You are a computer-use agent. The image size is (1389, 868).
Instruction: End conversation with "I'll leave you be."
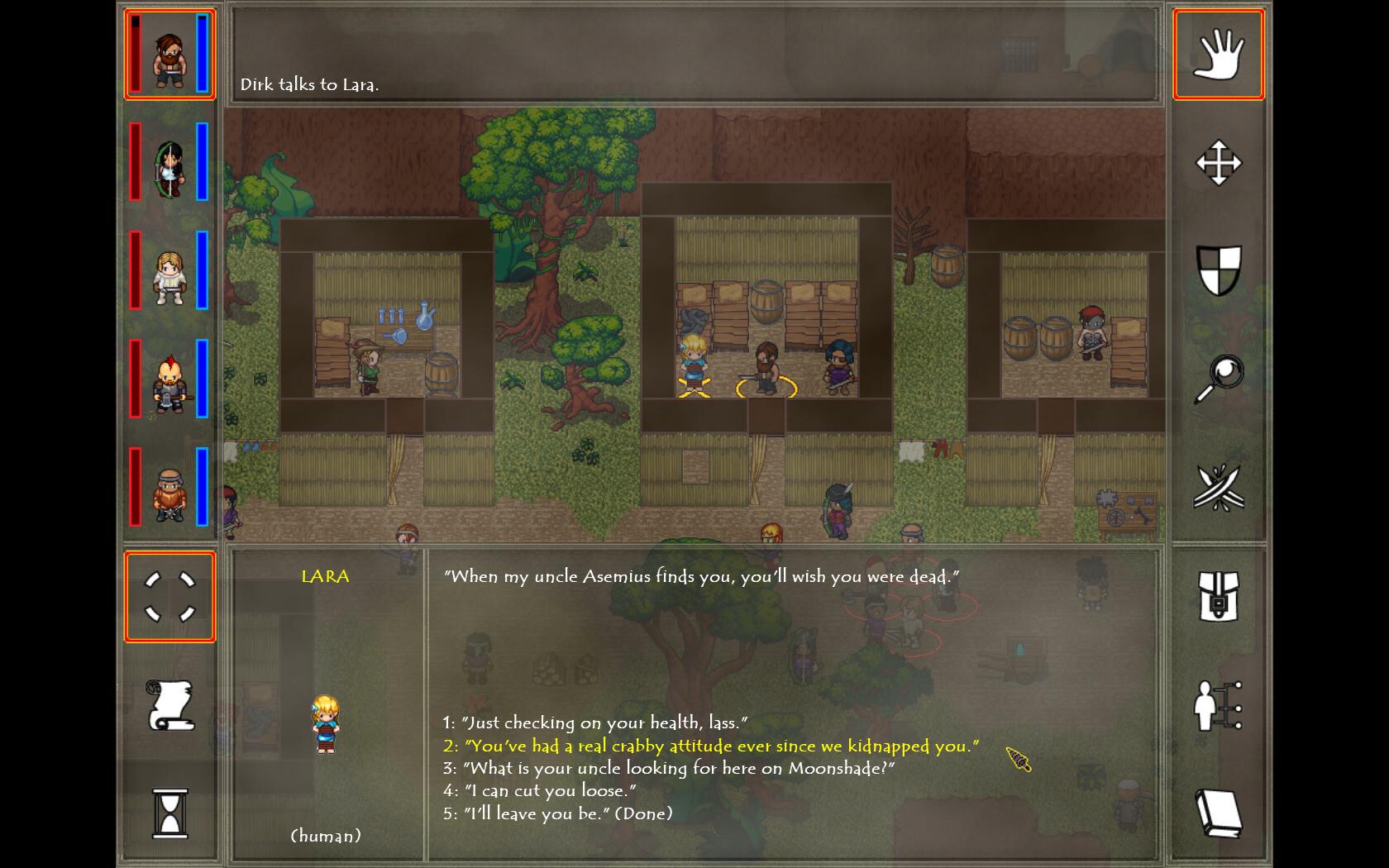[x=558, y=813]
